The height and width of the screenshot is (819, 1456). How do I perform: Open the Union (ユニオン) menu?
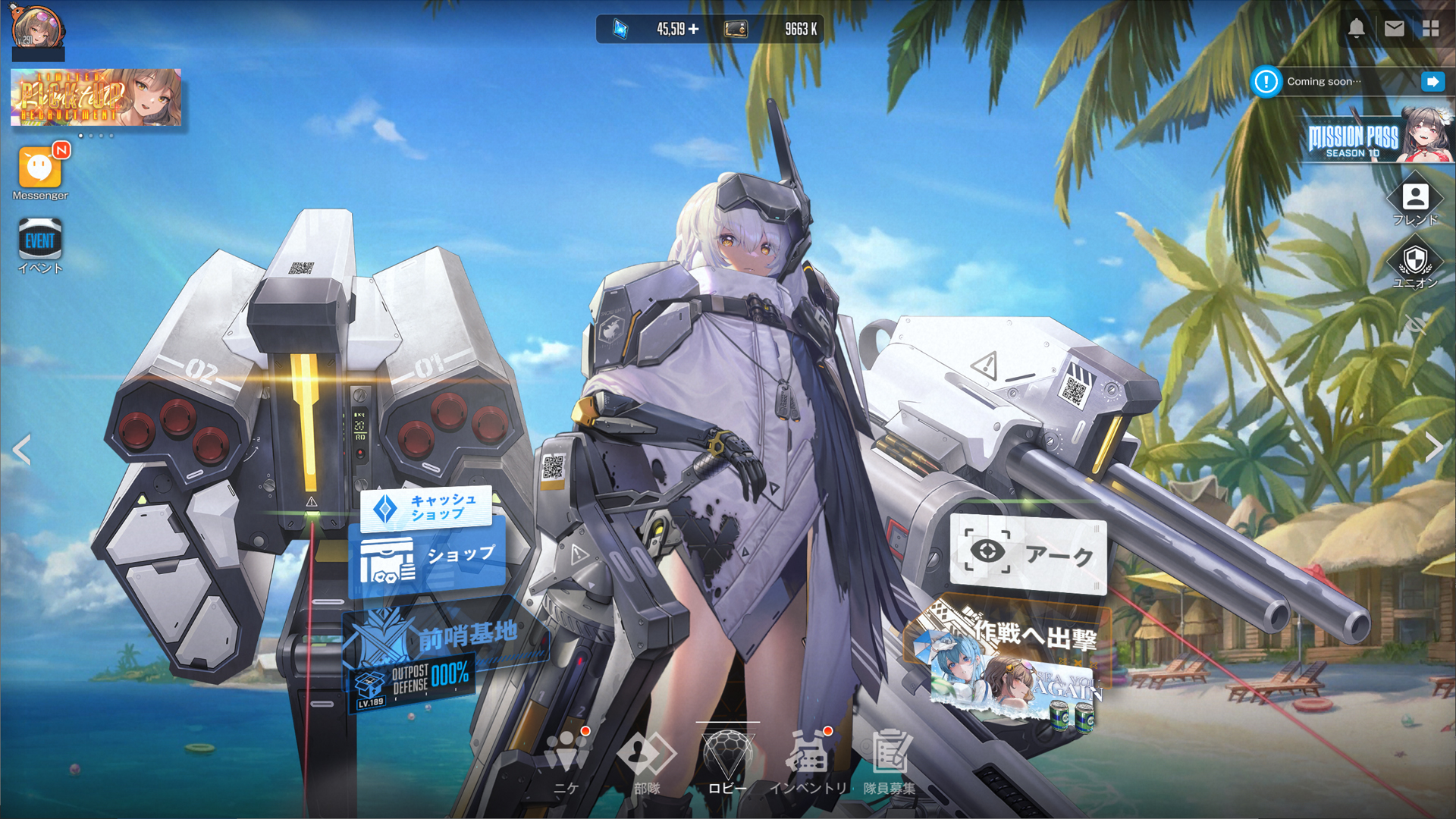pyautogui.click(x=1415, y=262)
